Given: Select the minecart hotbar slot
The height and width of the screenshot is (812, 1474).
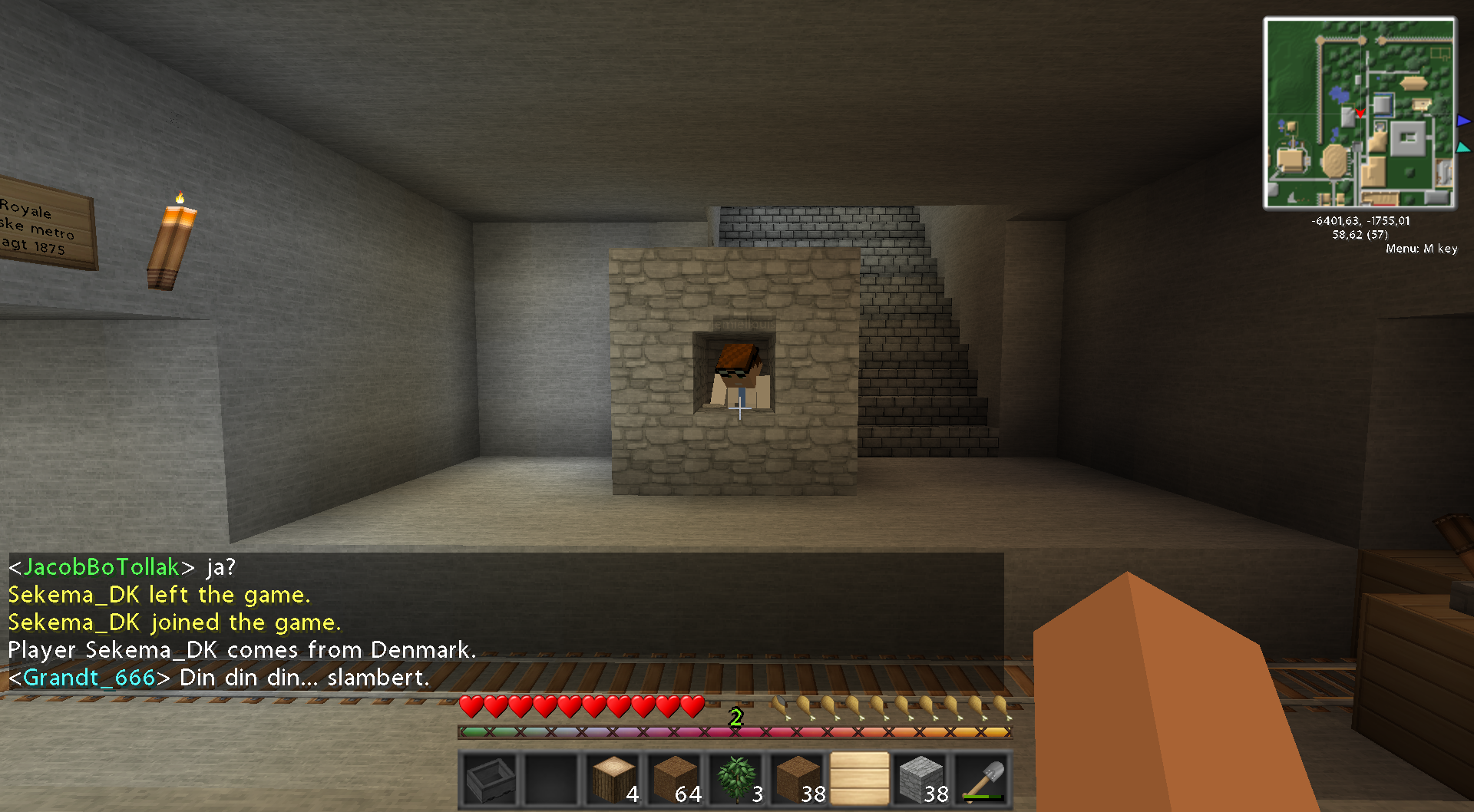Looking at the screenshot, I should pyautogui.click(x=491, y=780).
